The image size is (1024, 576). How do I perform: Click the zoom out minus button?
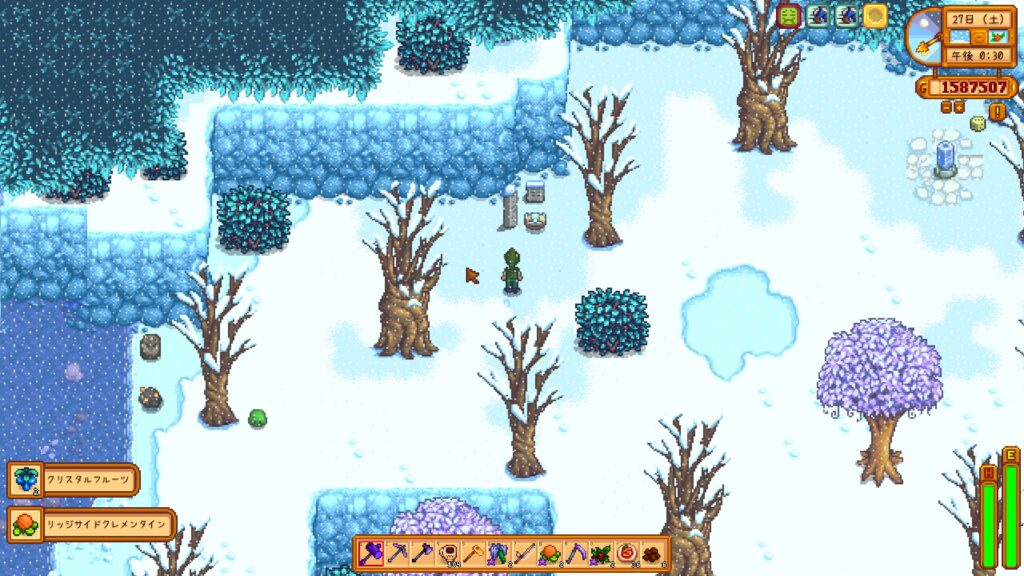[947, 107]
